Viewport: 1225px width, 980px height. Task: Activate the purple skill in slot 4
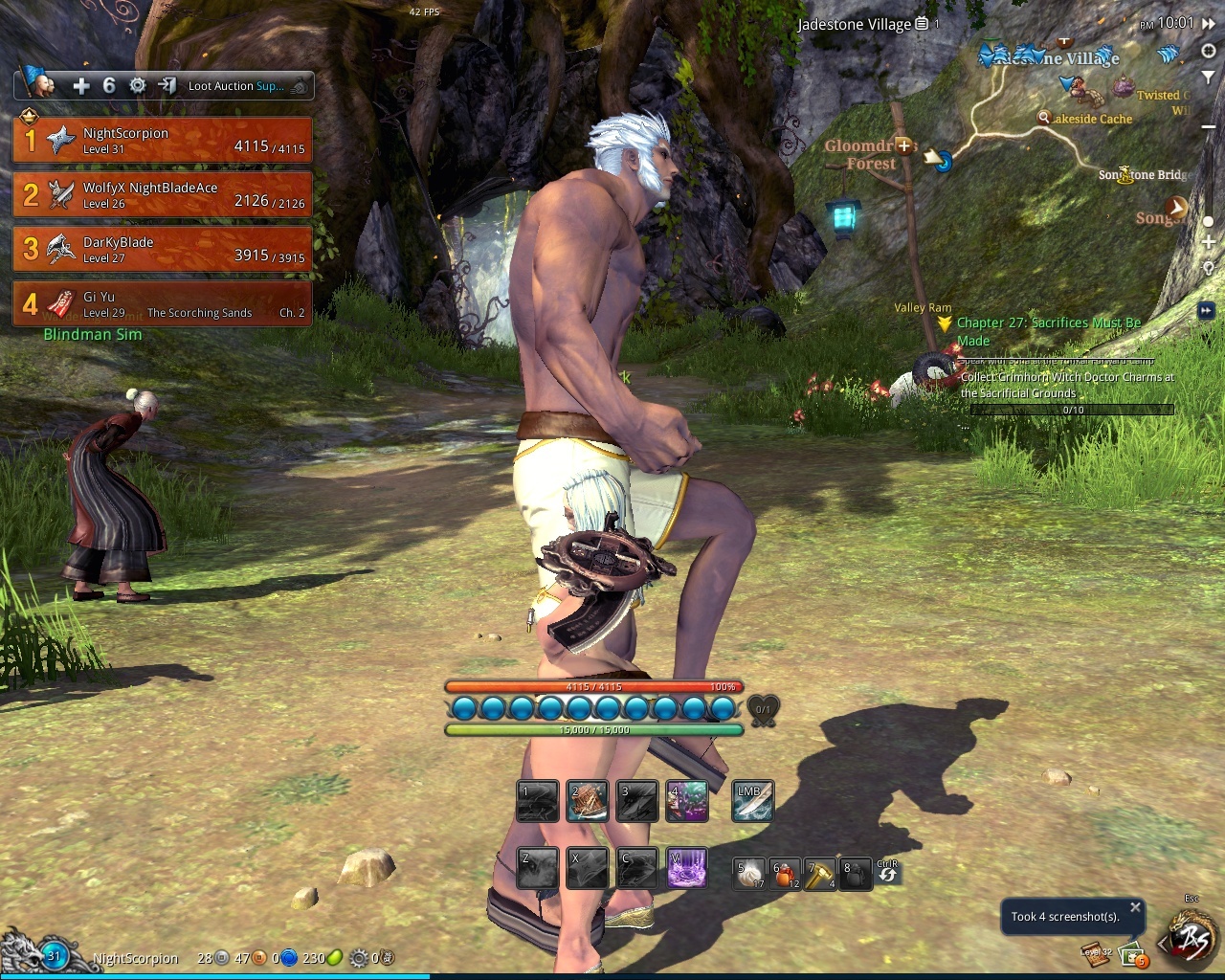[x=687, y=802]
